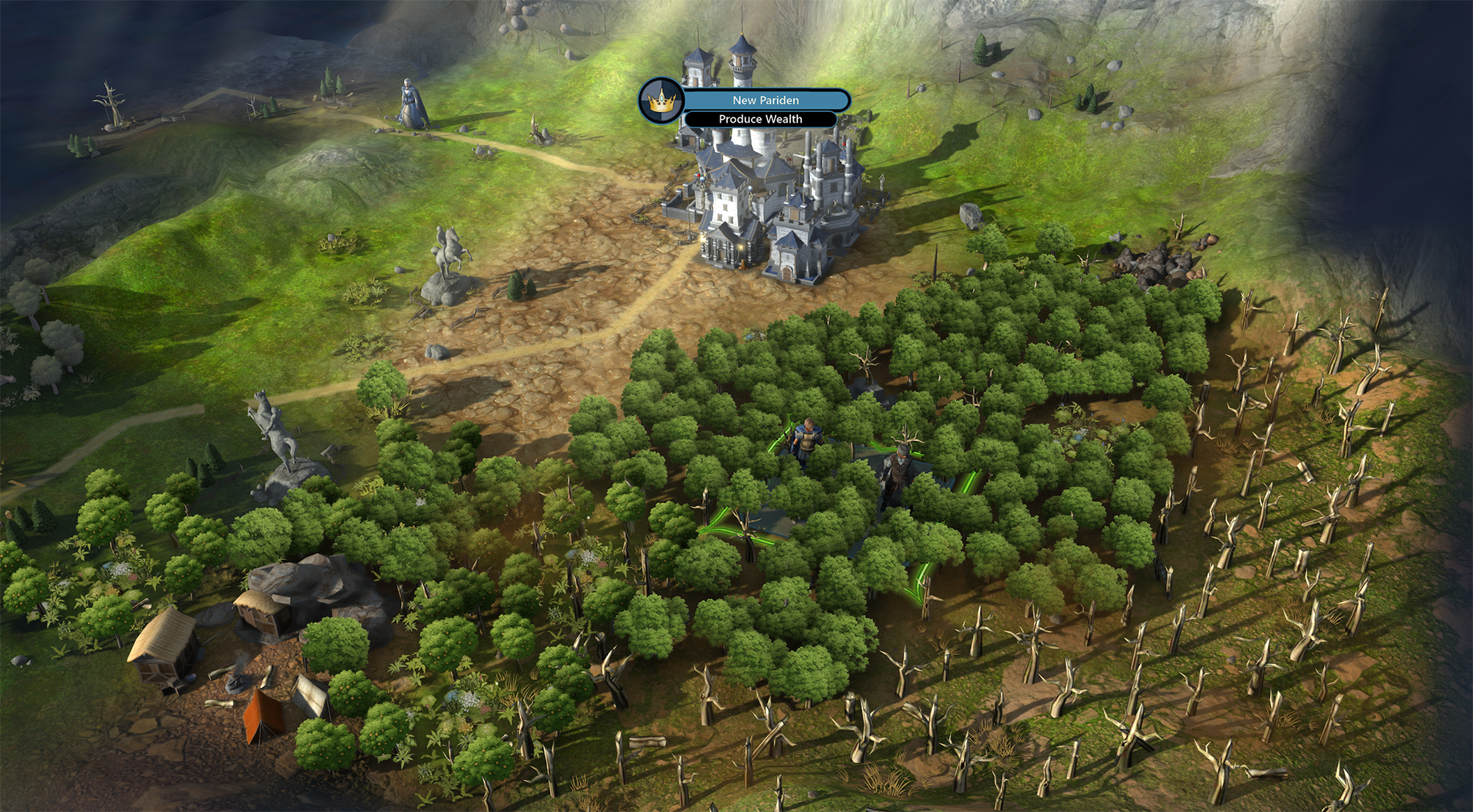
Task: Click the gold crown capital icon
Action: coord(660,101)
